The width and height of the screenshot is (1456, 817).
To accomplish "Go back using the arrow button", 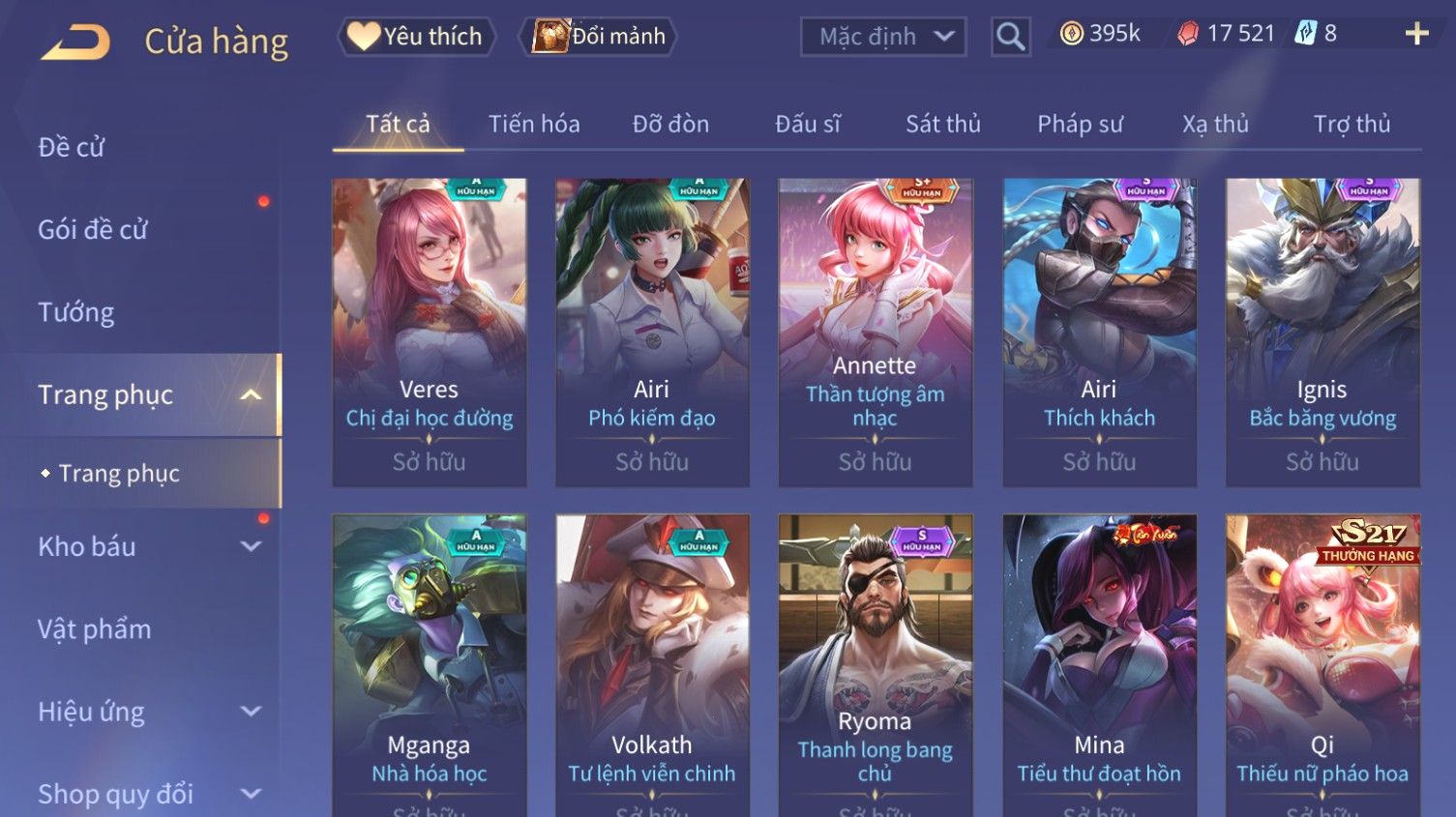I will [75, 43].
